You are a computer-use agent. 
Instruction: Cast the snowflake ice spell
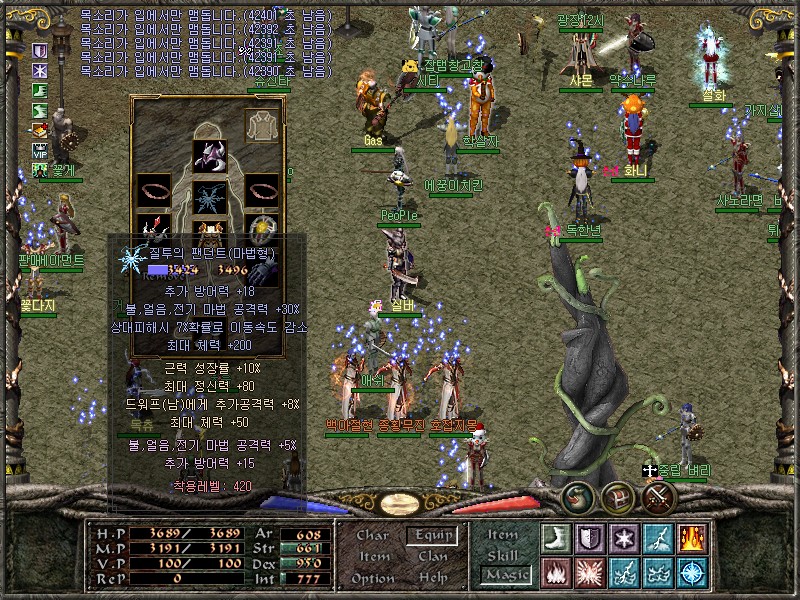624,538
